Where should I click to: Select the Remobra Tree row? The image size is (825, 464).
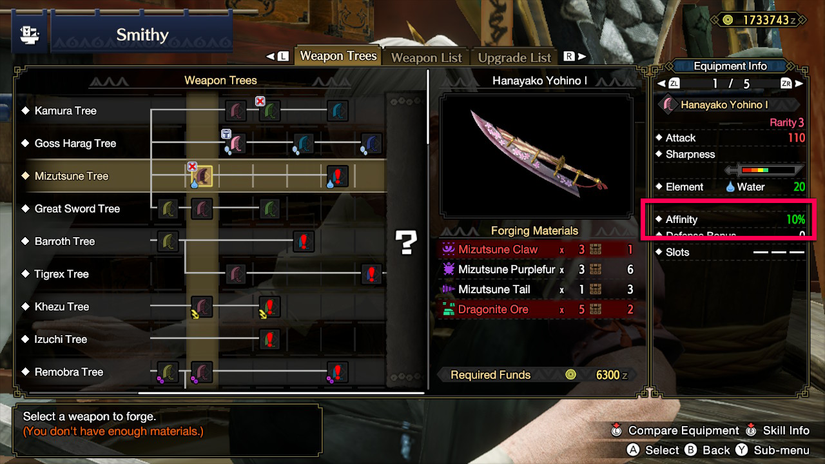pyautogui.click(x=68, y=372)
